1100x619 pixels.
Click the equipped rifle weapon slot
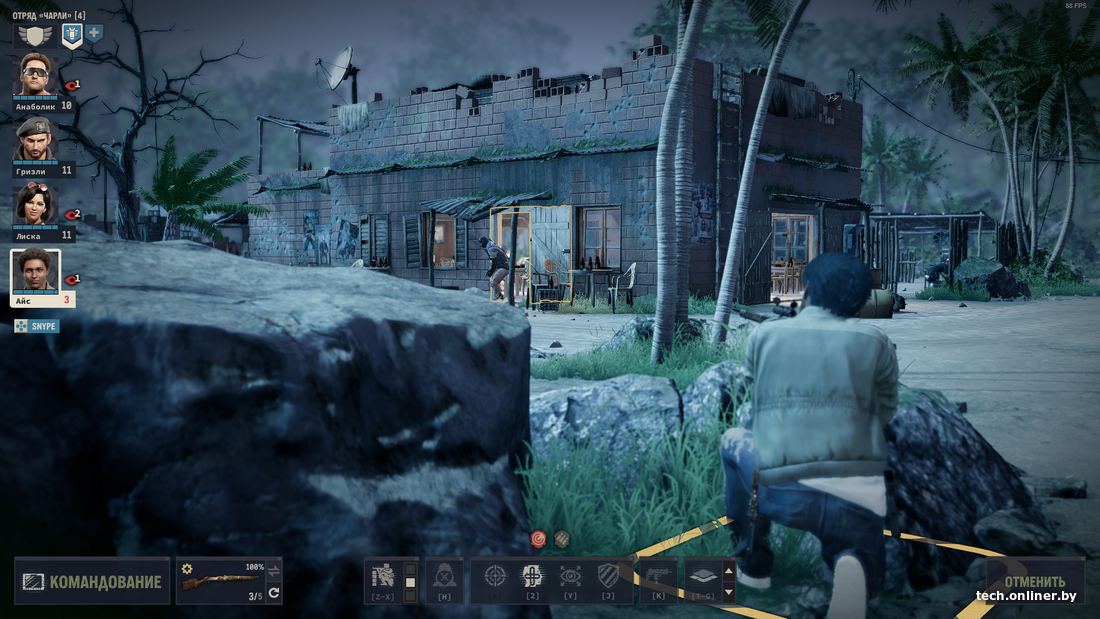[x=220, y=580]
